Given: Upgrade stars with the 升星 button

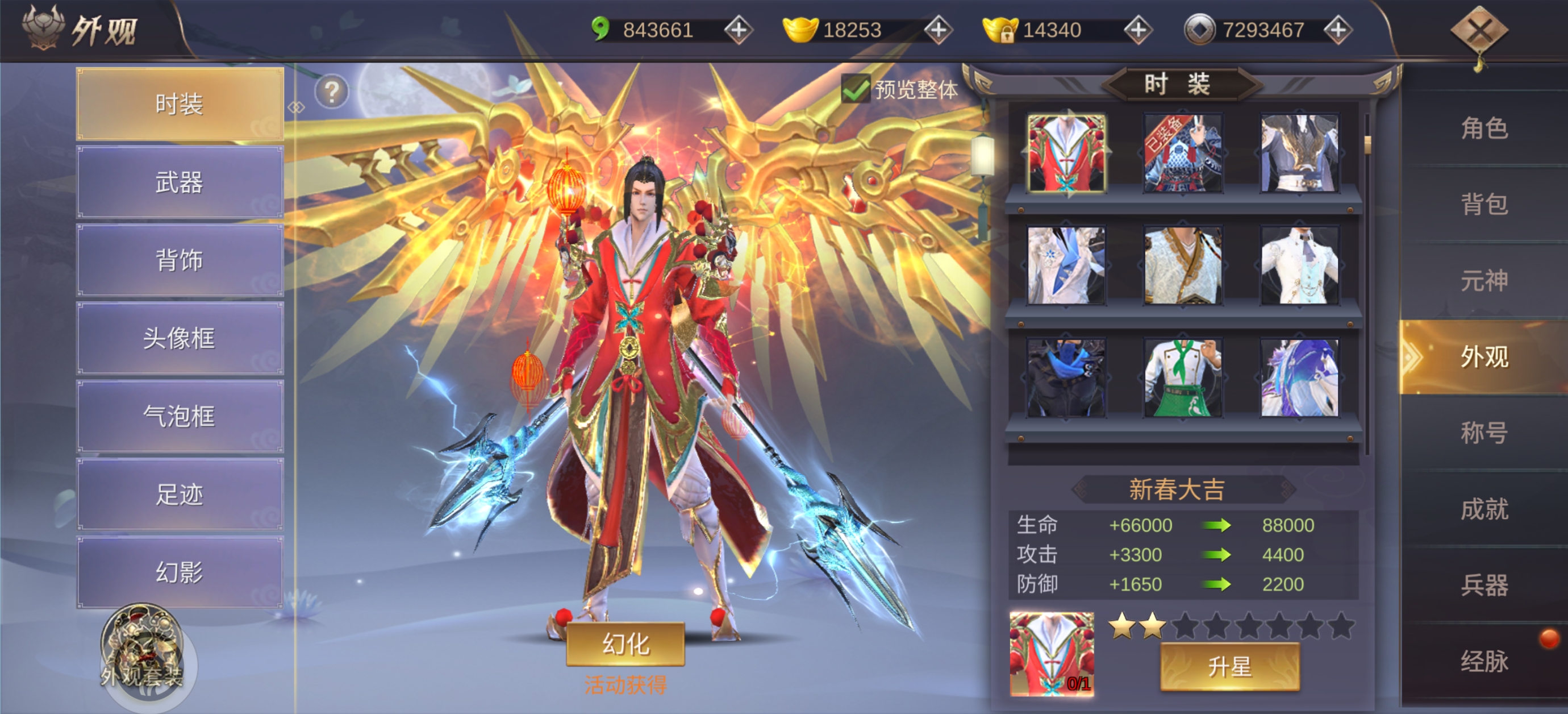Looking at the screenshot, I should [1229, 667].
